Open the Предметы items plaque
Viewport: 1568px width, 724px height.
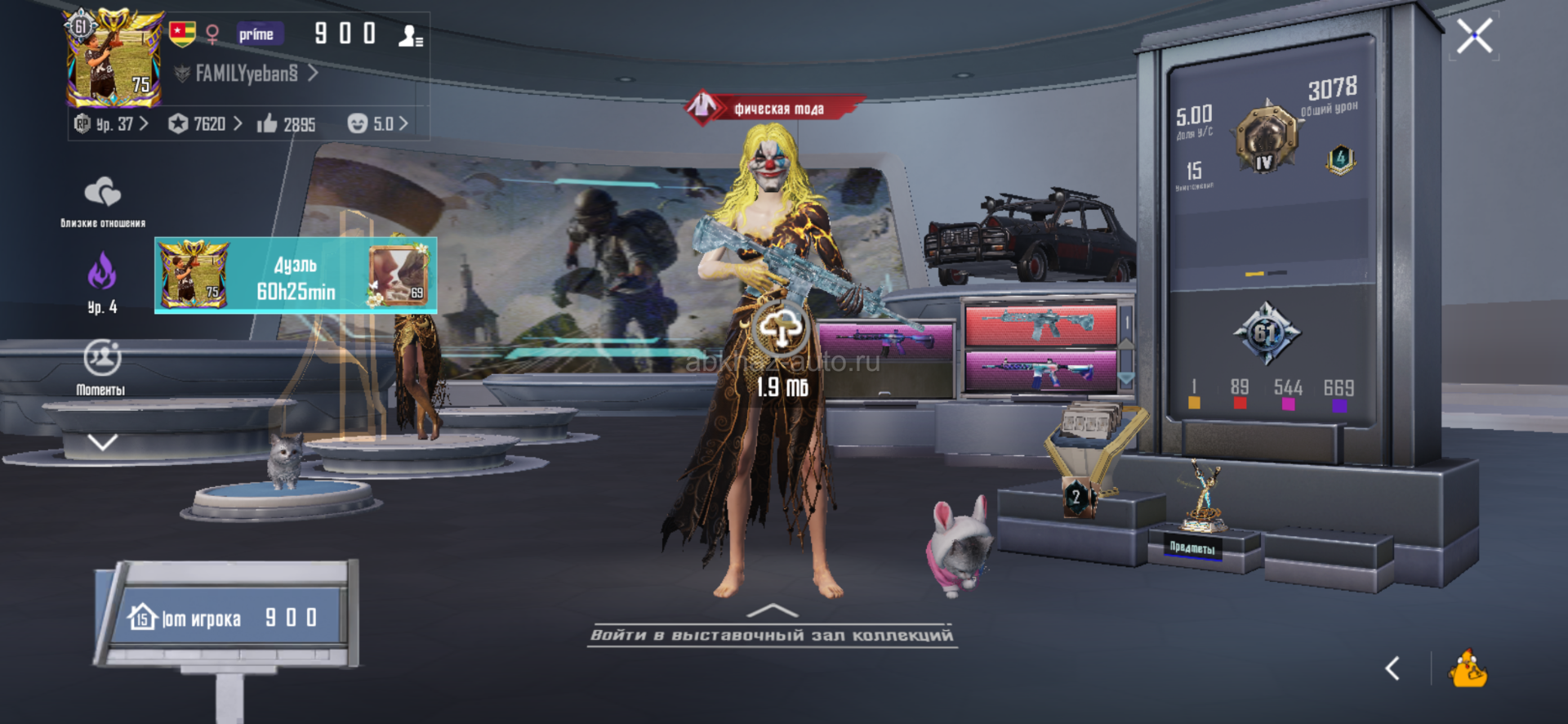point(1193,547)
